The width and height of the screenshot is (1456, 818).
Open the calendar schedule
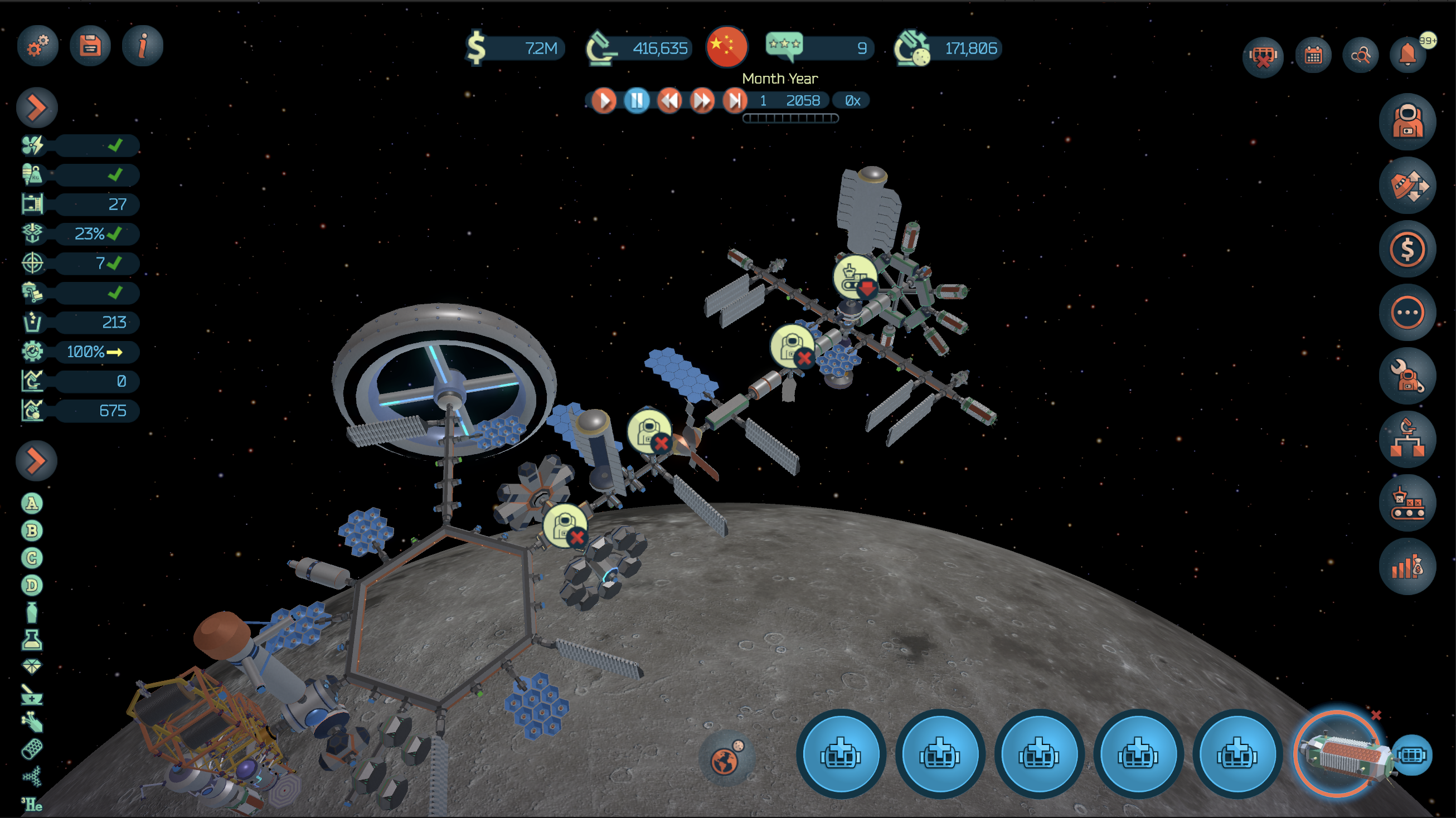click(1313, 55)
